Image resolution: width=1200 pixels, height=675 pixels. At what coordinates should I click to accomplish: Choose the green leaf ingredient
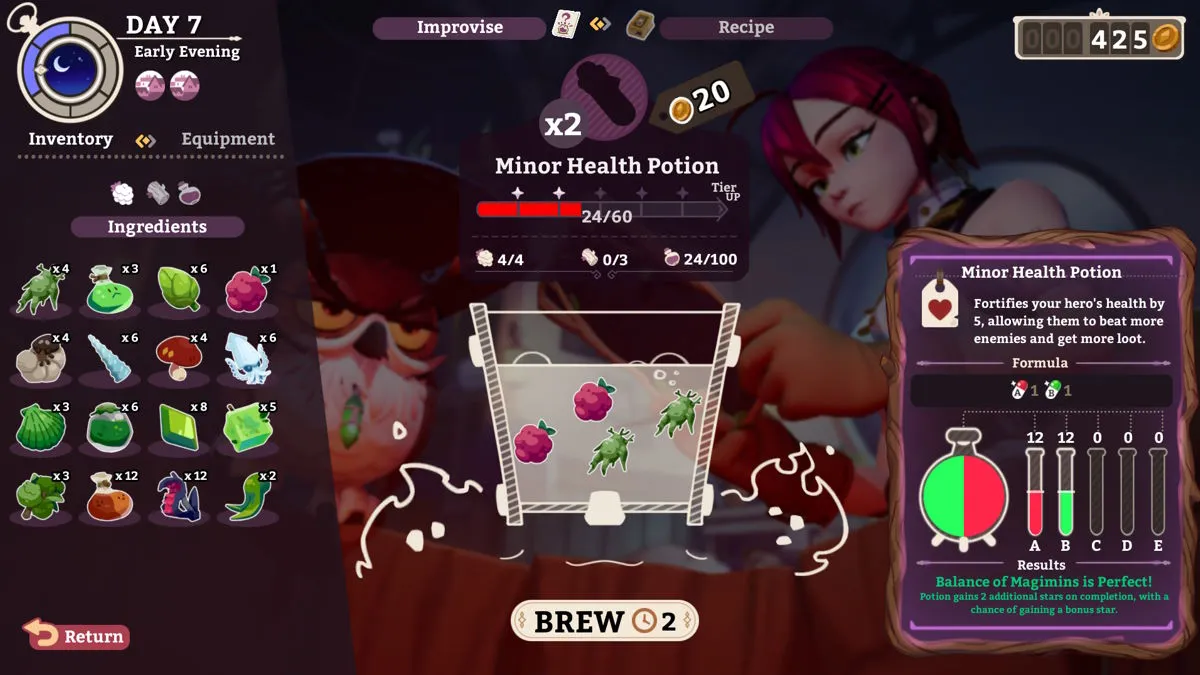[x=179, y=290]
